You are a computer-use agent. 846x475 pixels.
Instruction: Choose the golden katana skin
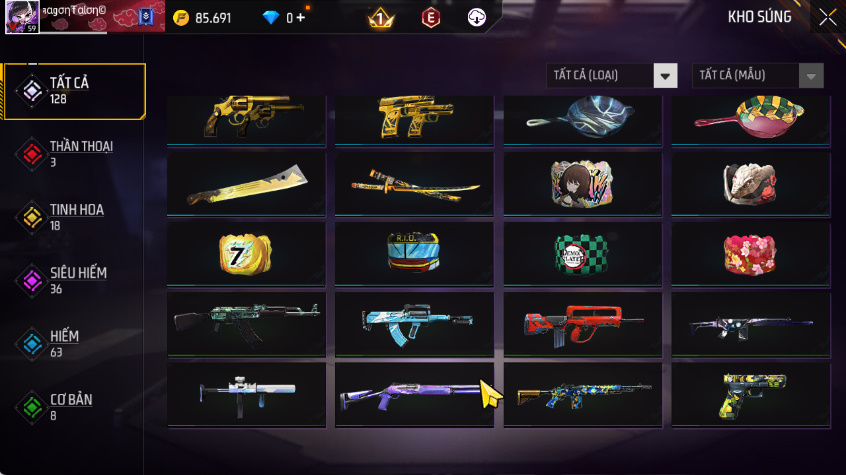(414, 183)
